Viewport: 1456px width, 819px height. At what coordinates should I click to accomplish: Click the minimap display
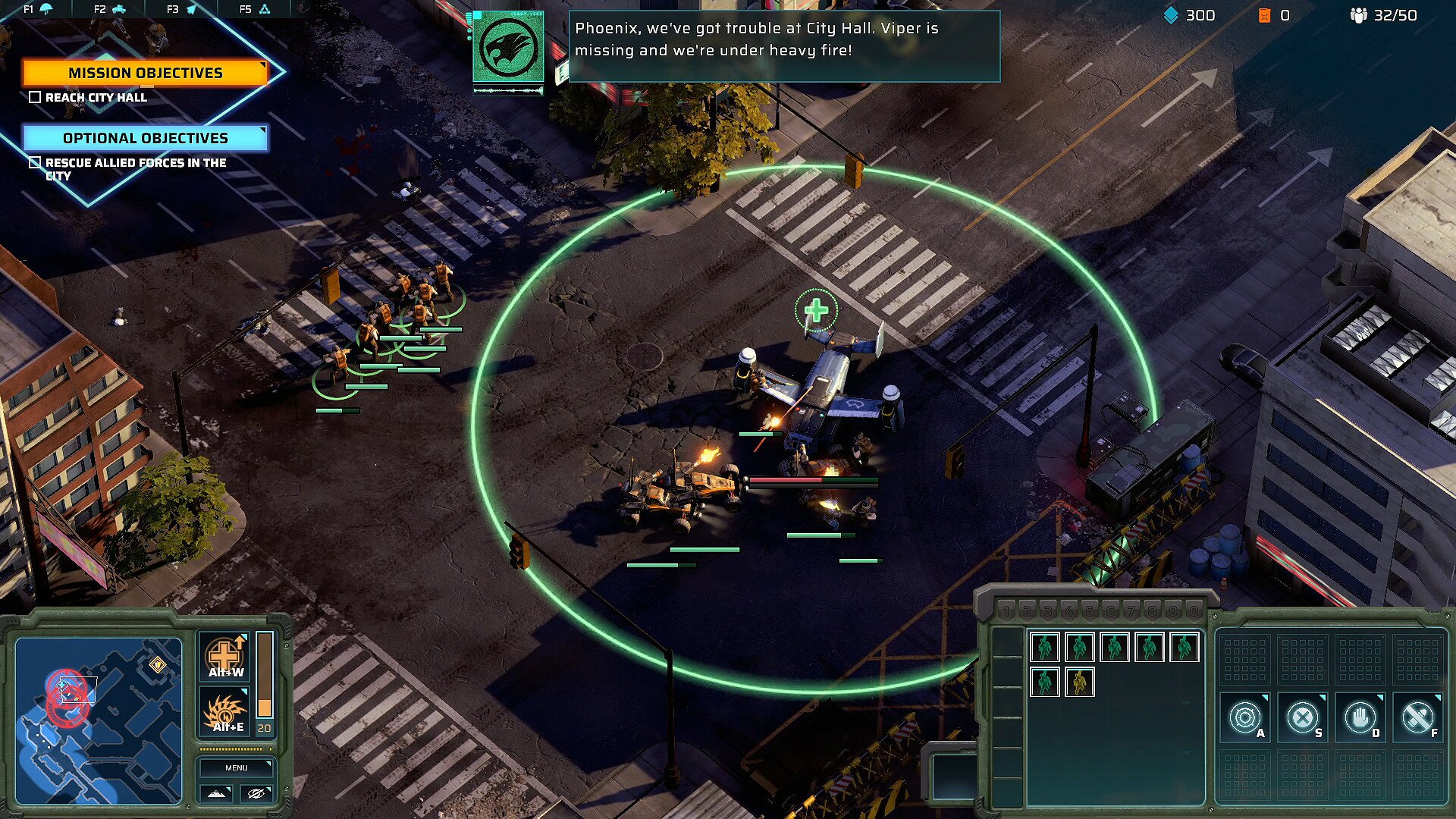coord(99,720)
